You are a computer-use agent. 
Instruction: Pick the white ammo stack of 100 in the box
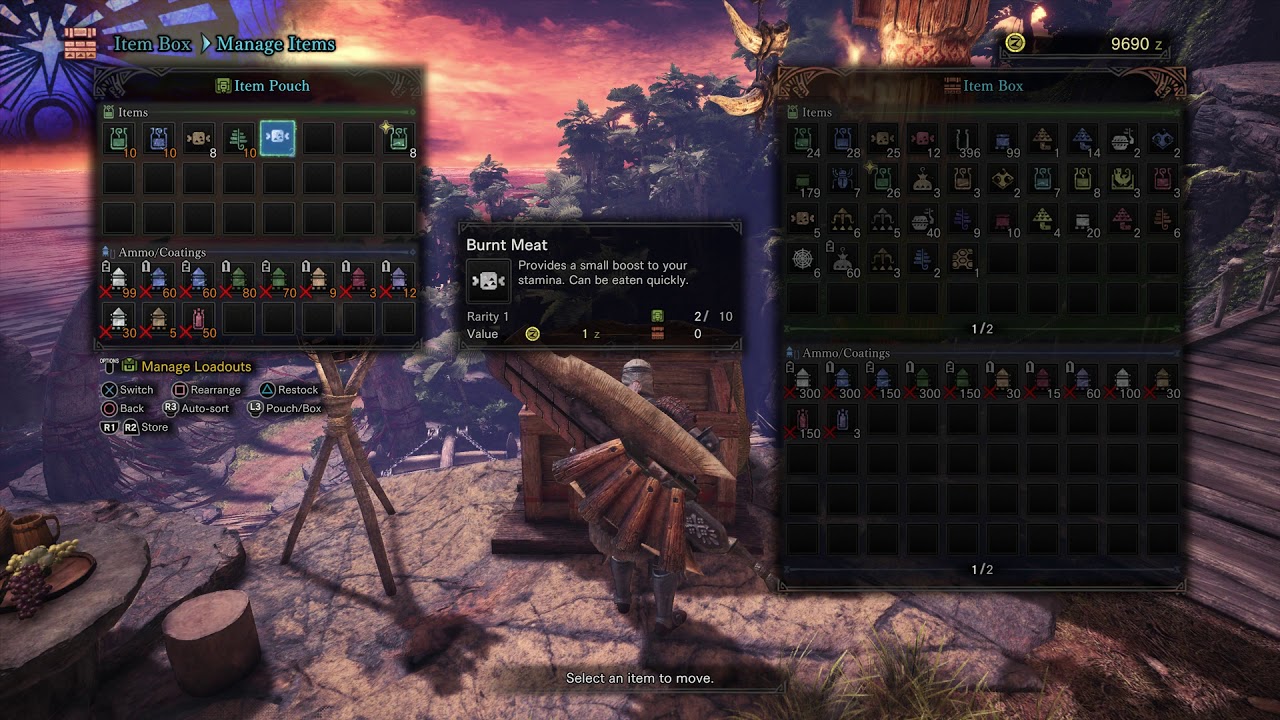pyautogui.click(x=1122, y=380)
